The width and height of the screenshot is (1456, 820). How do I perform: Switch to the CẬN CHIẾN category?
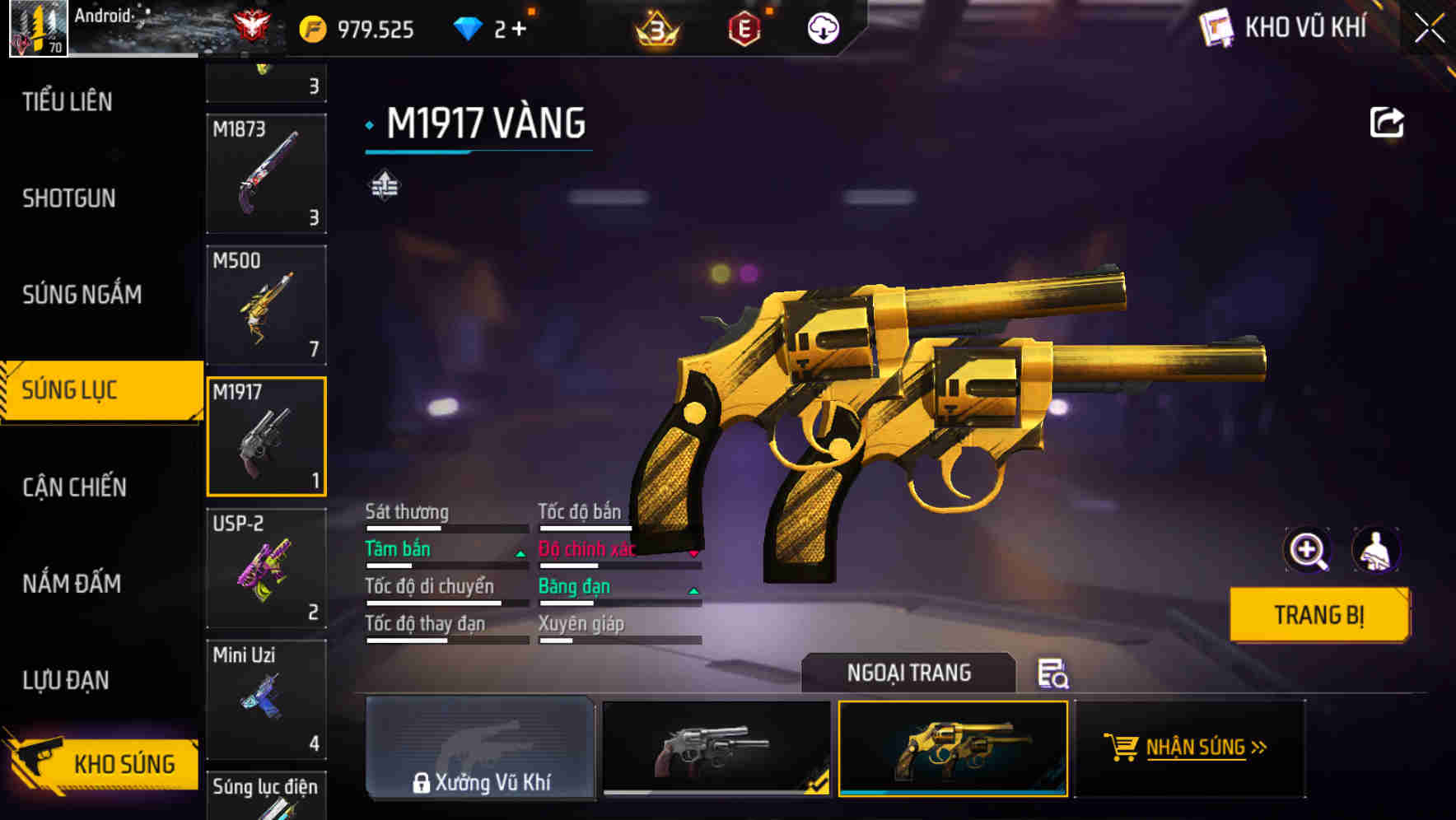[x=75, y=487]
